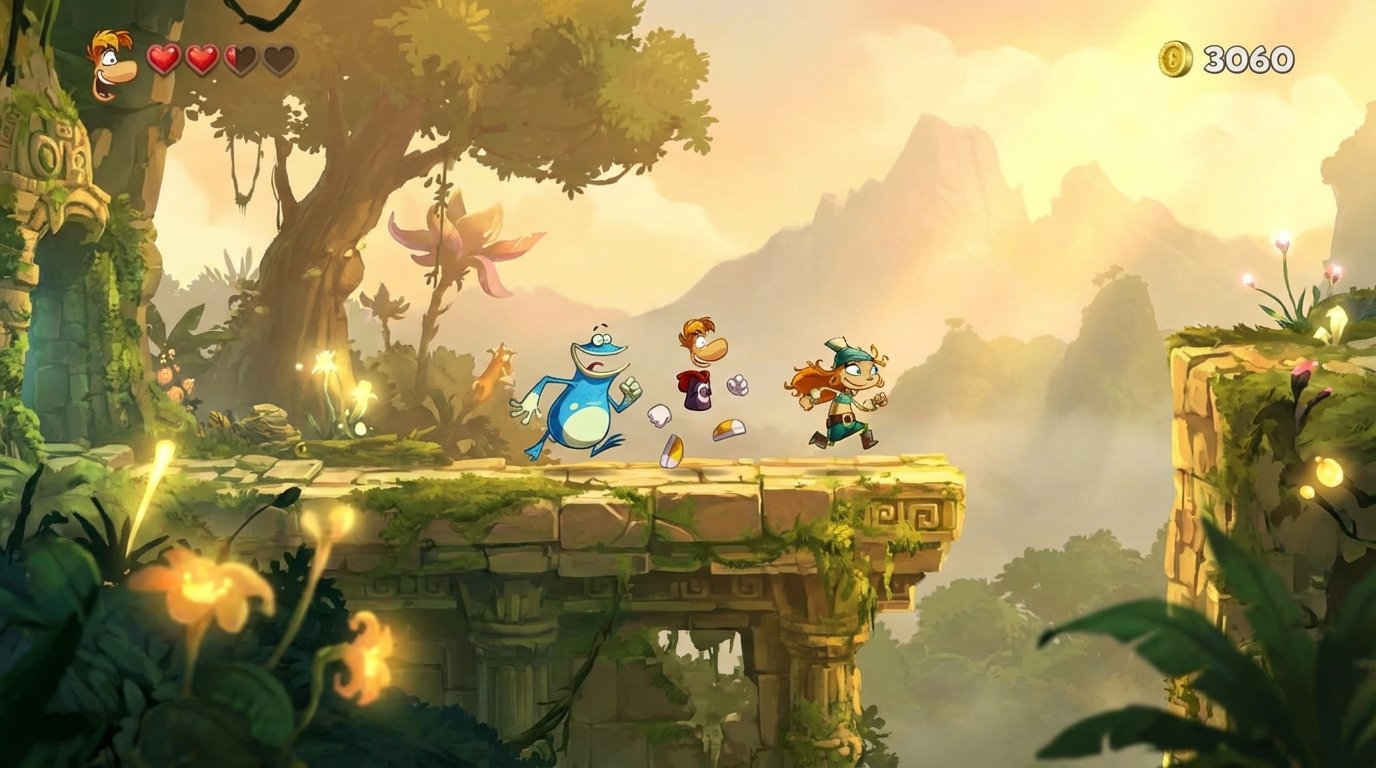Image resolution: width=1376 pixels, height=768 pixels.
Task: Click the first red heart icon
Action: tap(162, 59)
